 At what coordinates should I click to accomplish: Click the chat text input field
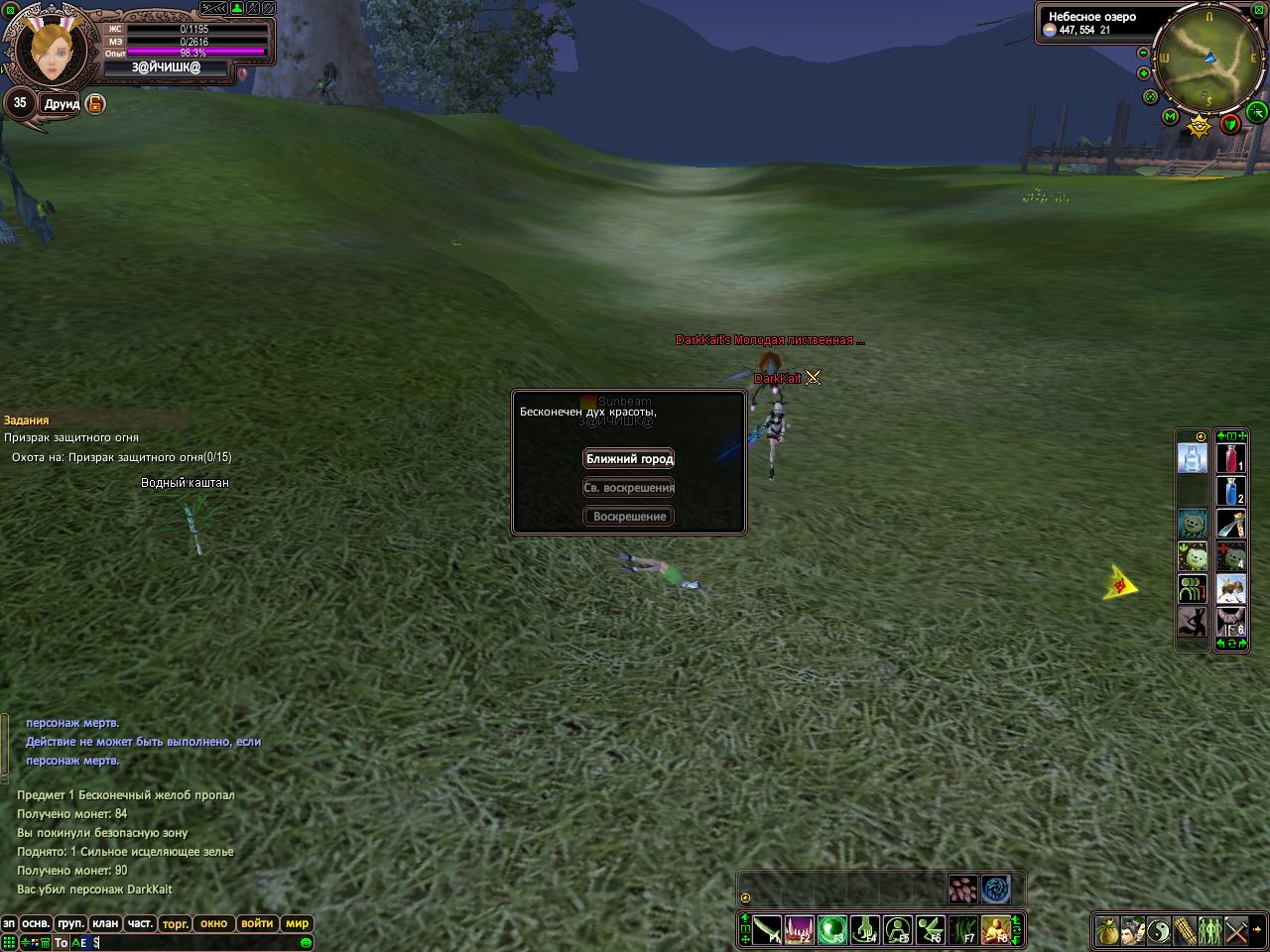[x=198, y=942]
